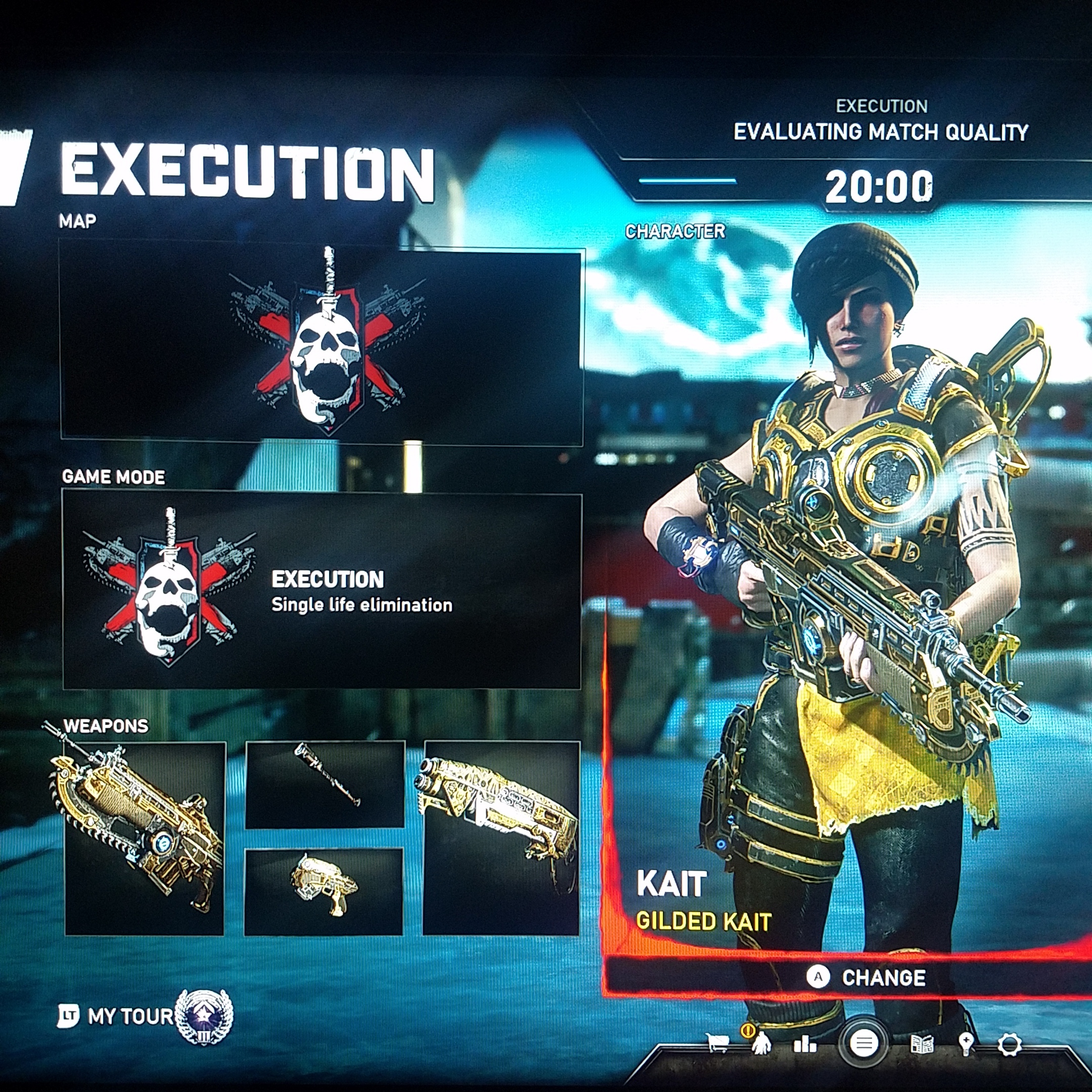Select the gilded Snub pistol slot

point(324,891)
